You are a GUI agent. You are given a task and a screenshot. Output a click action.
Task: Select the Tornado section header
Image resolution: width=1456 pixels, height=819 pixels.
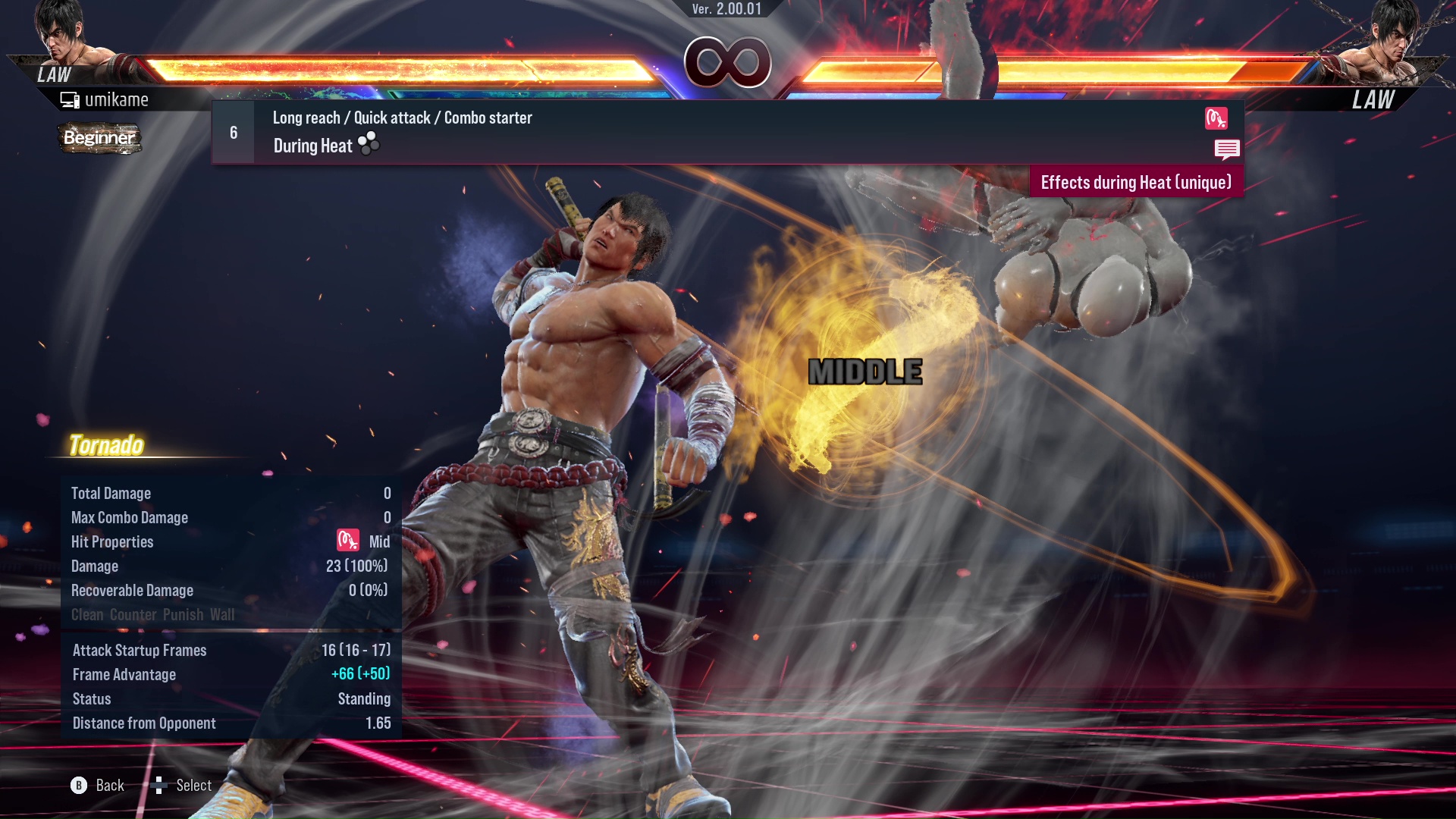107,446
